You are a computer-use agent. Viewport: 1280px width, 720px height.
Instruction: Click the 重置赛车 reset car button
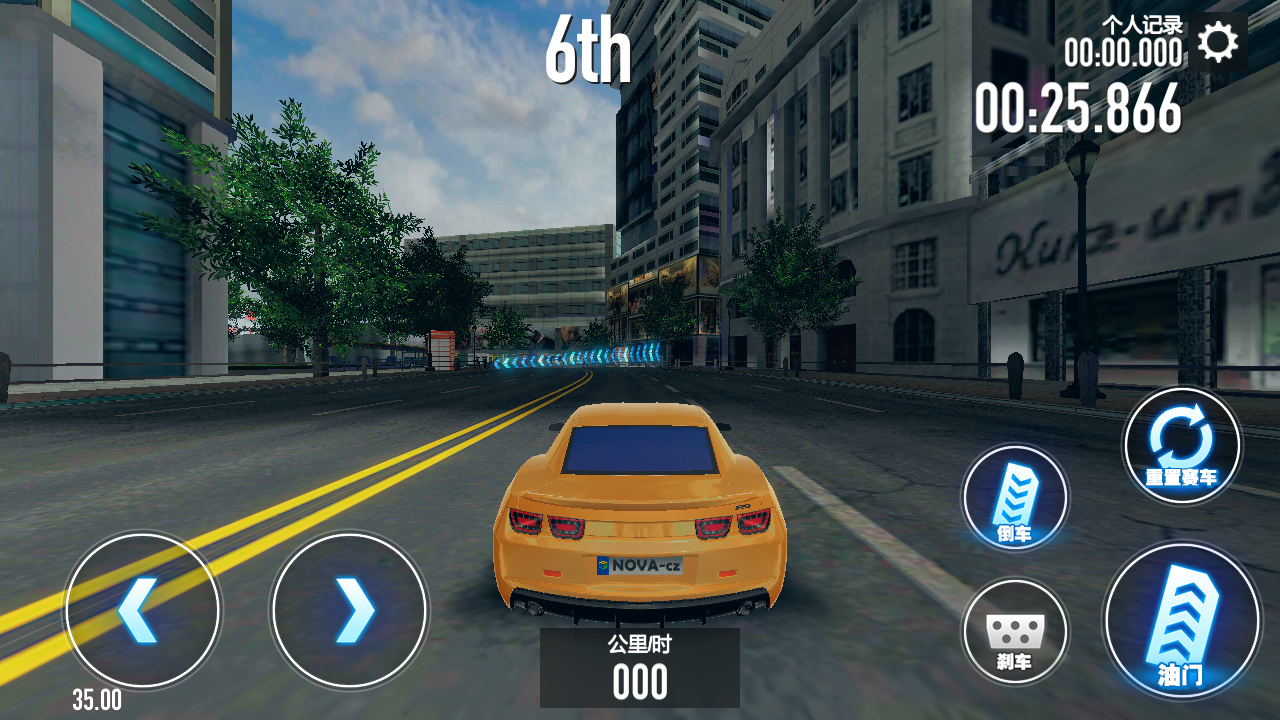point(1181,445)
